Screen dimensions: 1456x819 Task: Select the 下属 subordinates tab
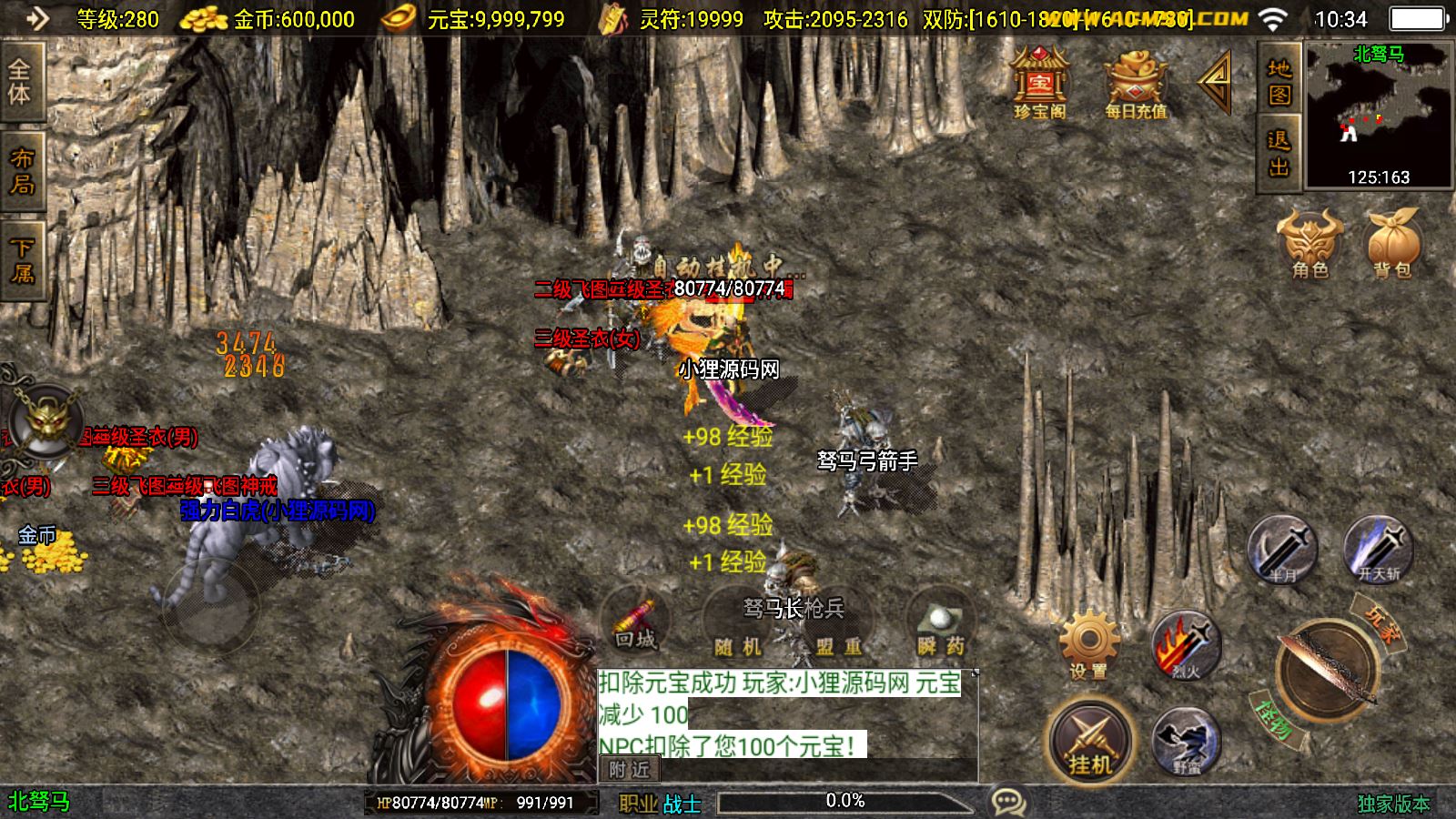coord(22,260)
